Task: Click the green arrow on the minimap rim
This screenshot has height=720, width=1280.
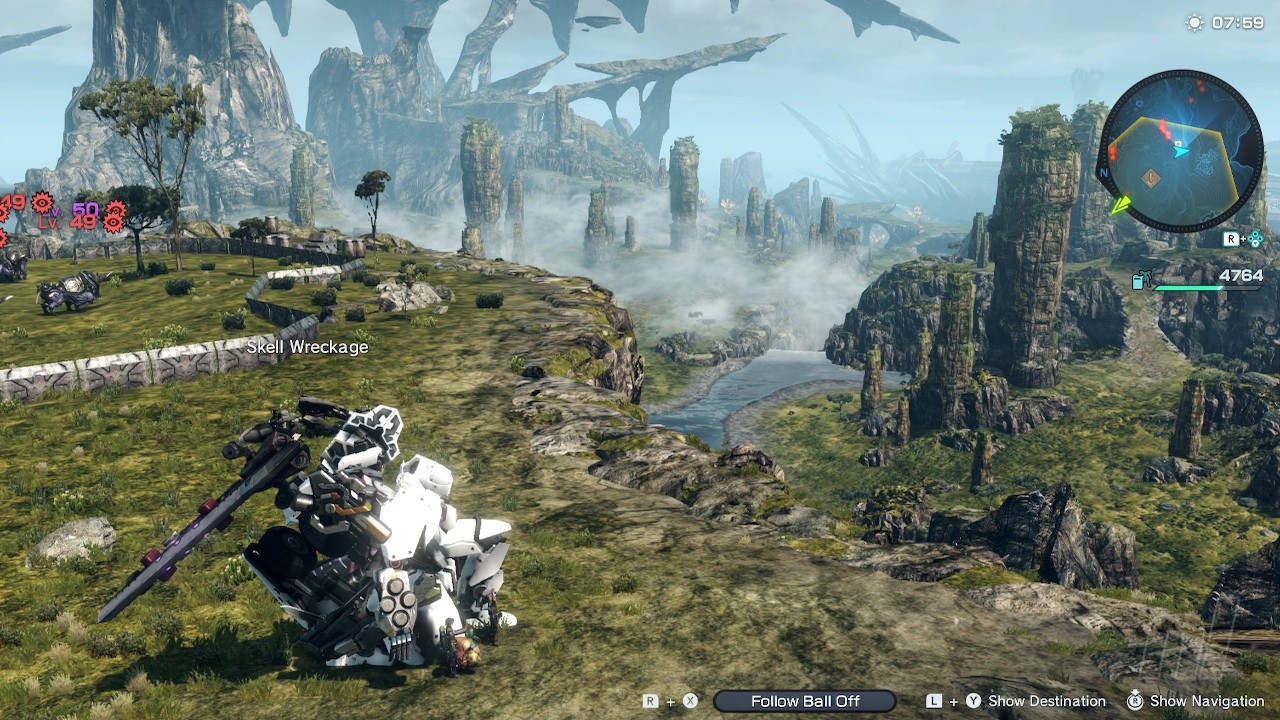Action: point(1121,205)
